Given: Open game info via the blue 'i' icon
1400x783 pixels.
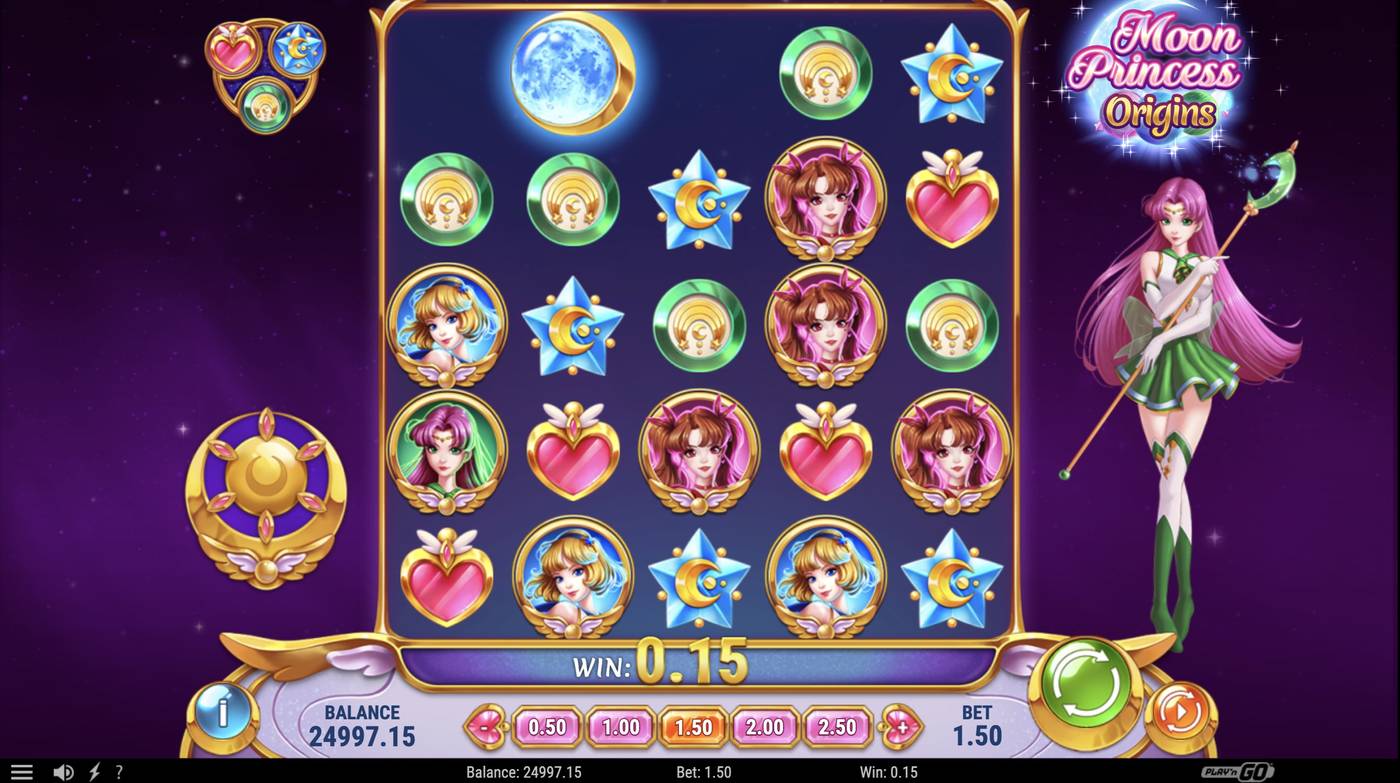Looking at the screenshot, I should (222, 711).
